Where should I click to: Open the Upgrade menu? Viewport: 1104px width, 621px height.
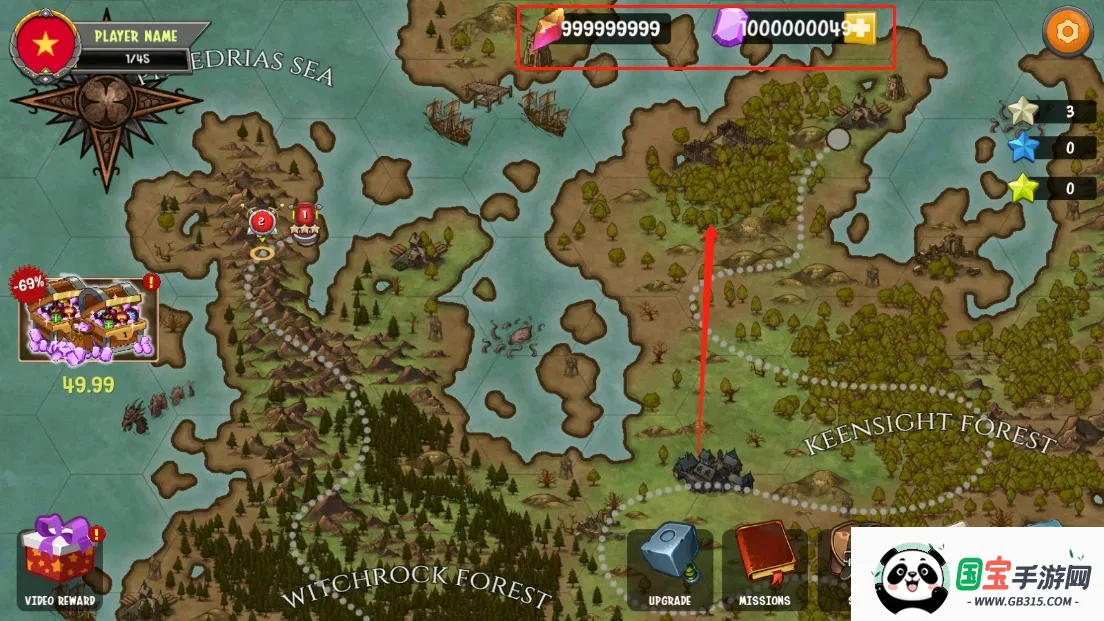coord(669,567)
